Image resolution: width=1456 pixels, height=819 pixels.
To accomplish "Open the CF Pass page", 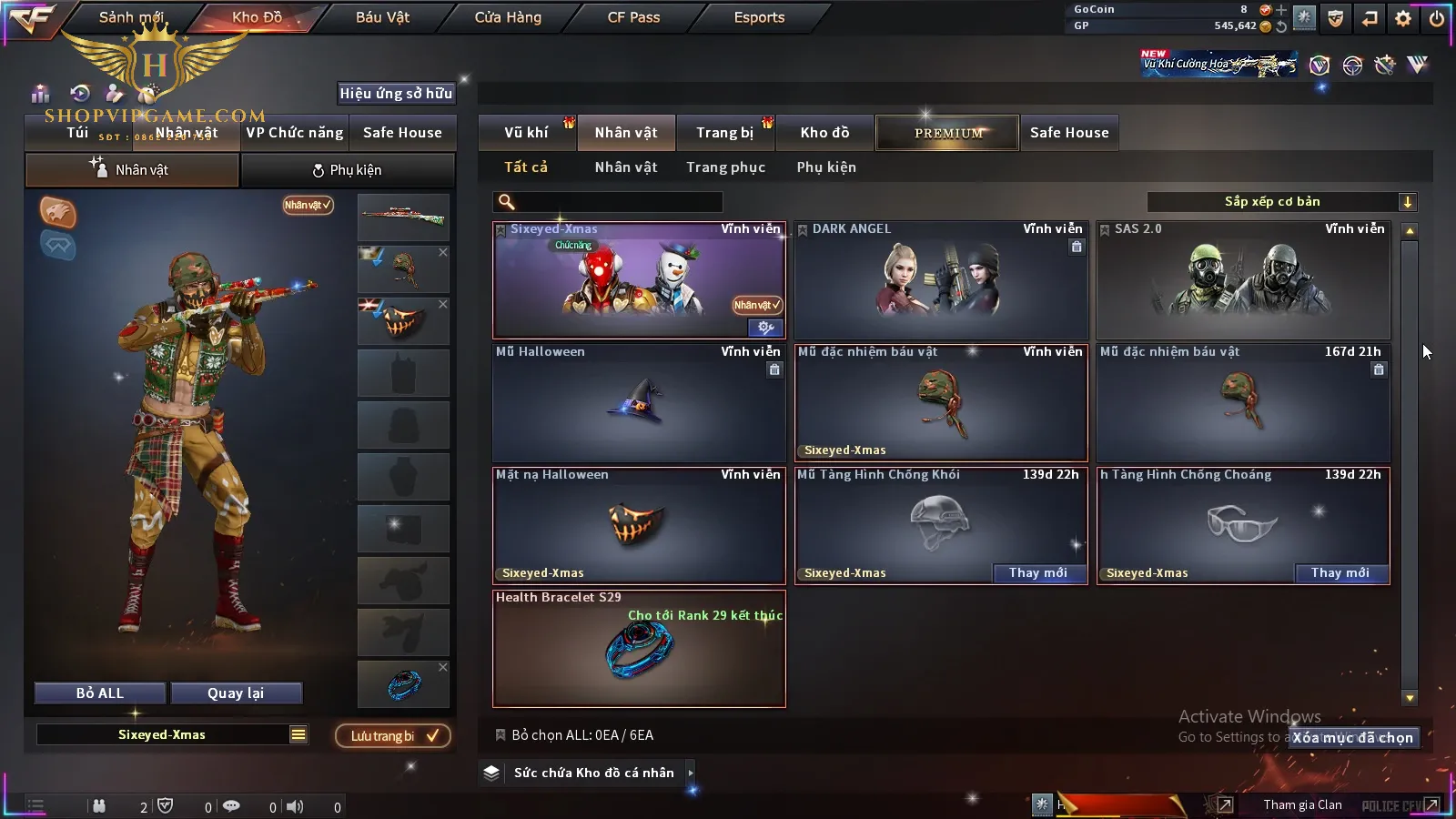I will (633, 17).
